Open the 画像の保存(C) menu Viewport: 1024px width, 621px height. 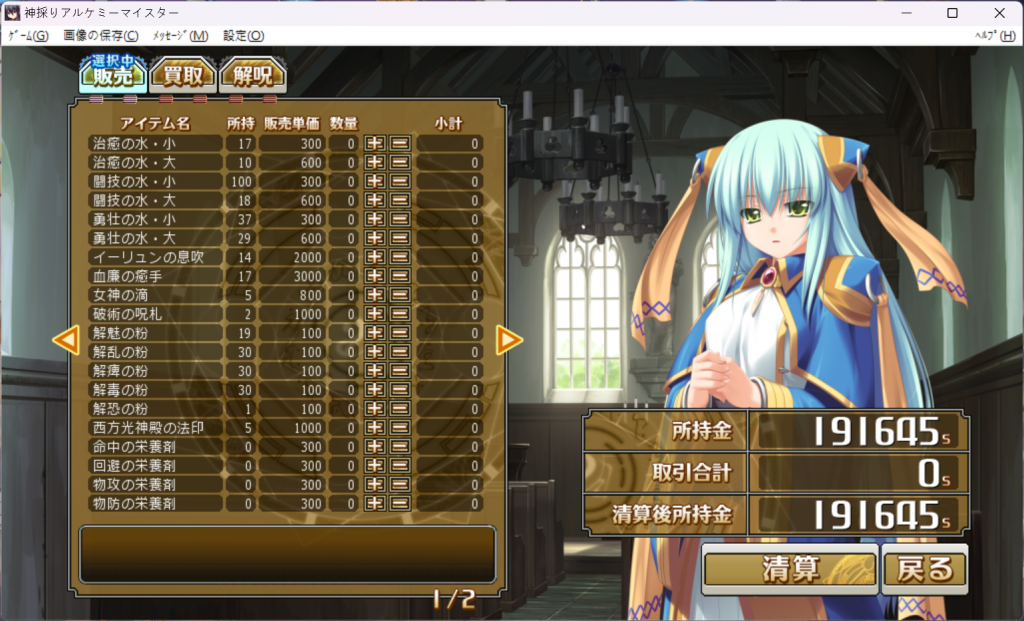coord(101,35)
